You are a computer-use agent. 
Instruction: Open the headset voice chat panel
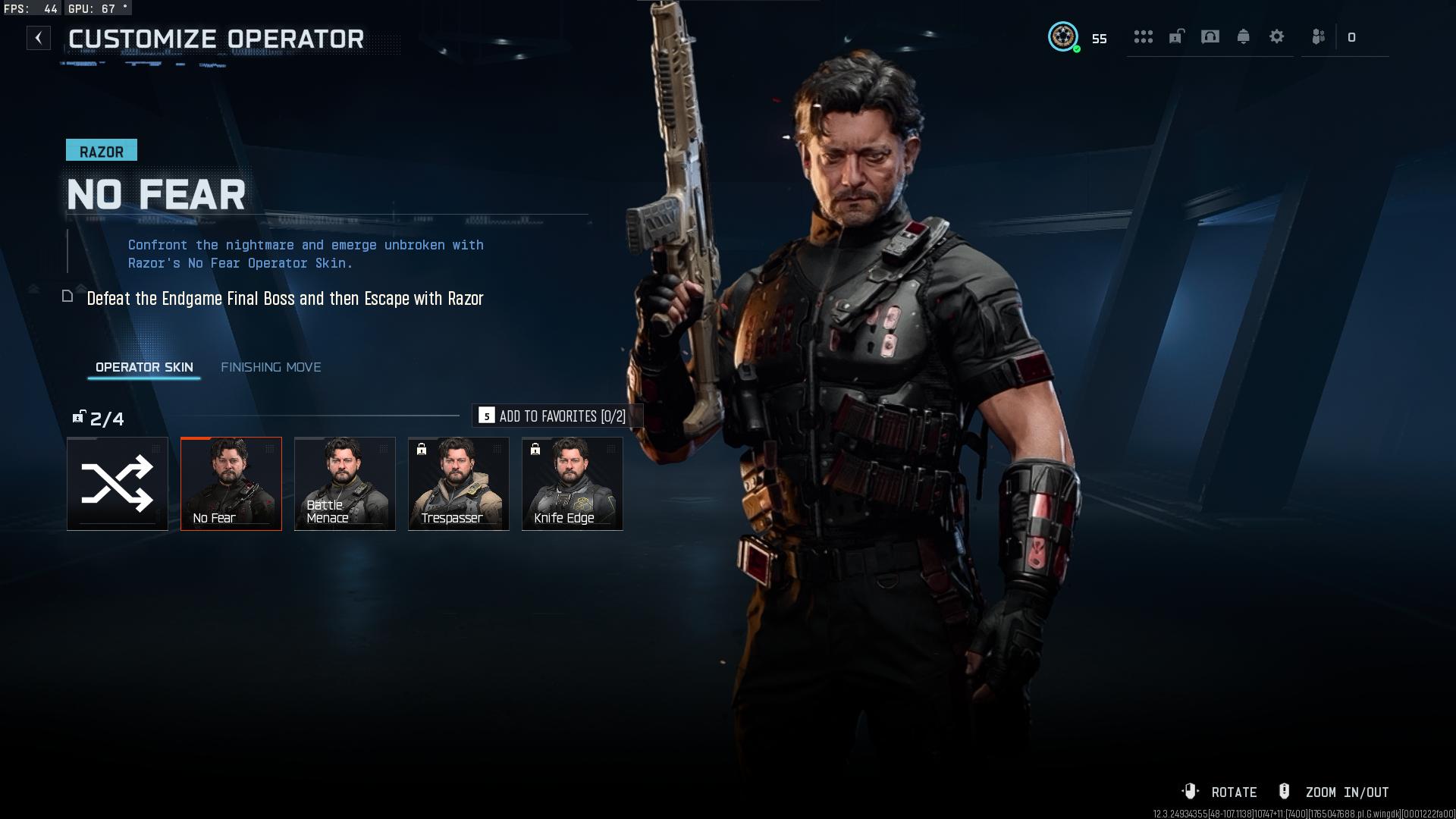click(1210, 37)
